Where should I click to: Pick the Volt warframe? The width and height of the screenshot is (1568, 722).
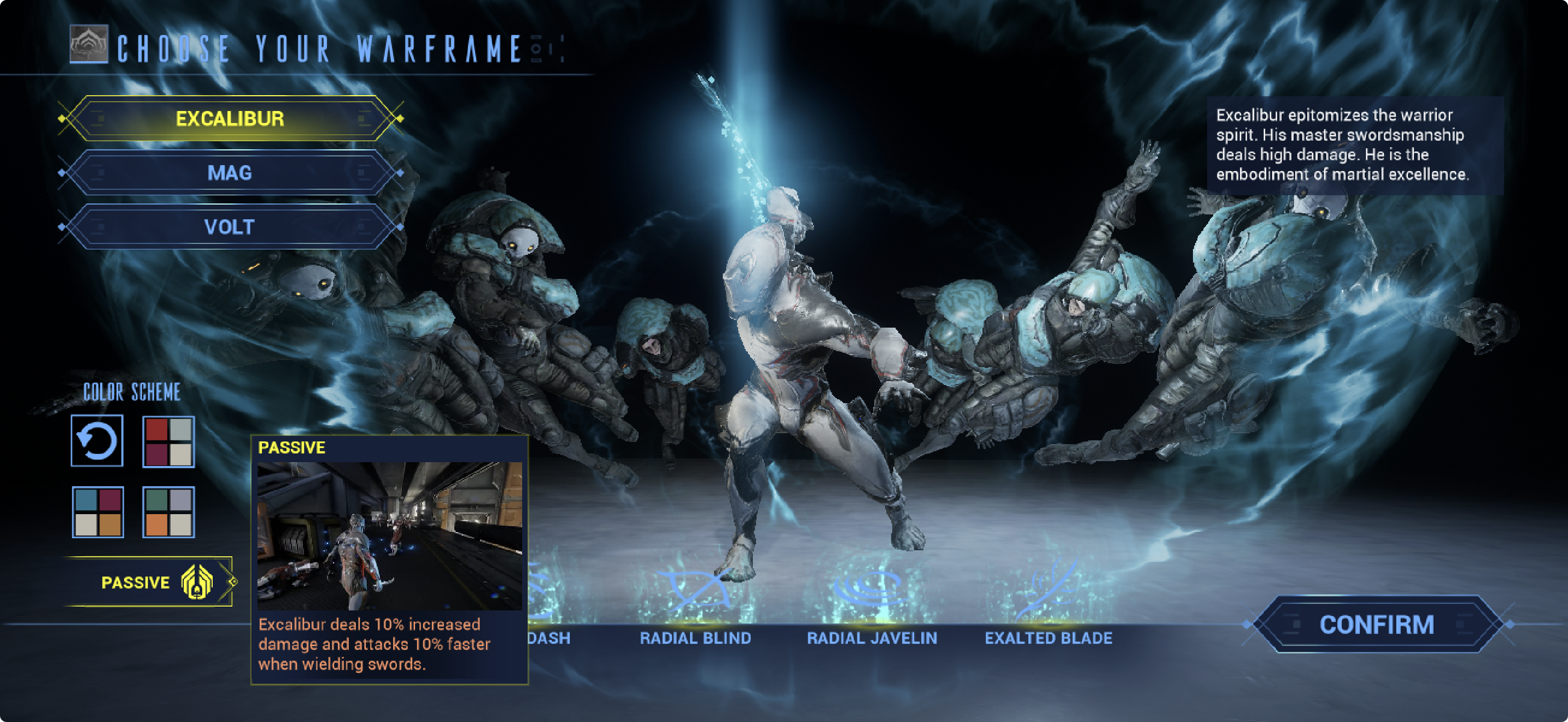point(230,227)
